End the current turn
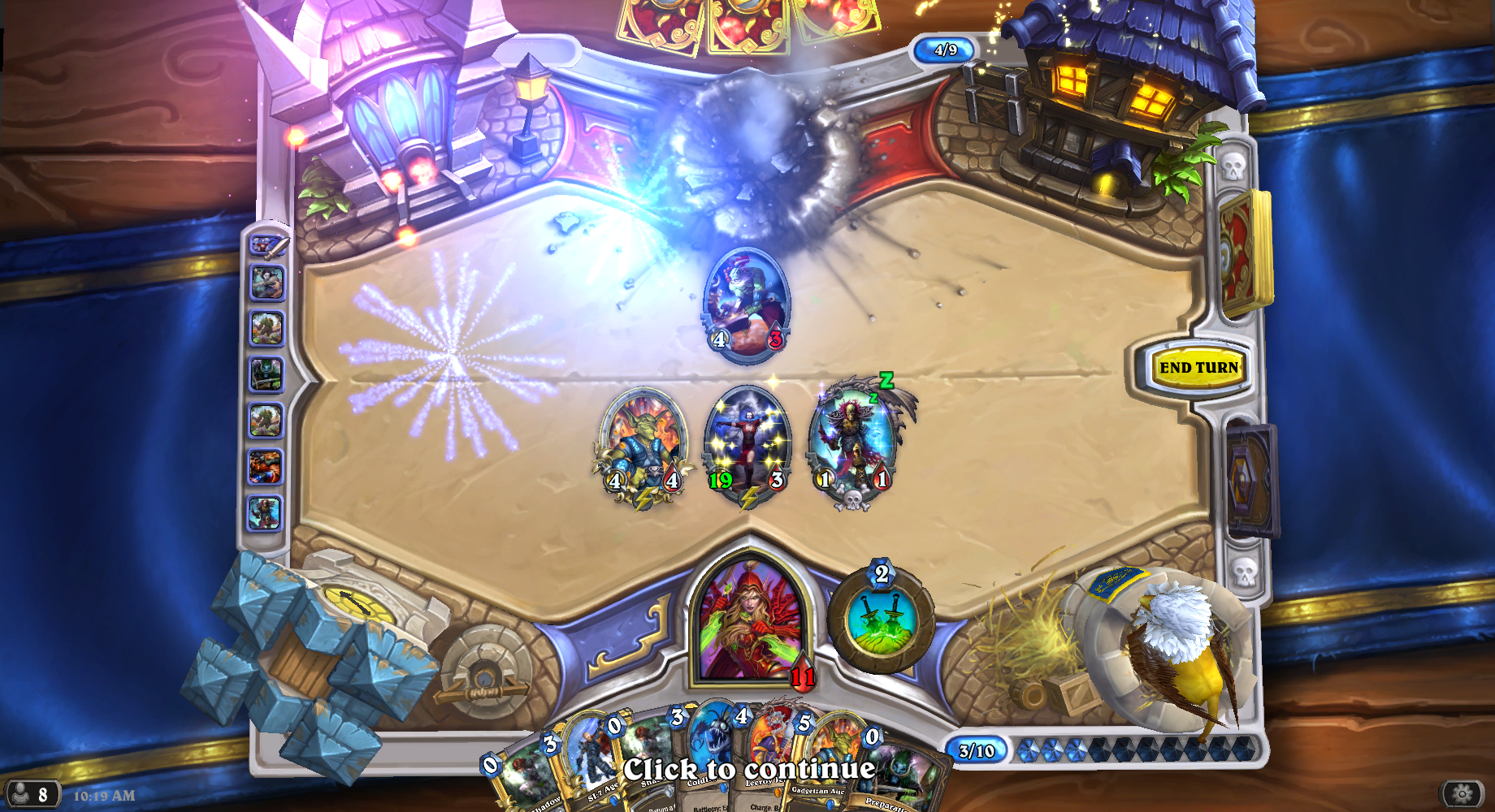This screenshot has height=812, width=1495. tap(1198, 368)
